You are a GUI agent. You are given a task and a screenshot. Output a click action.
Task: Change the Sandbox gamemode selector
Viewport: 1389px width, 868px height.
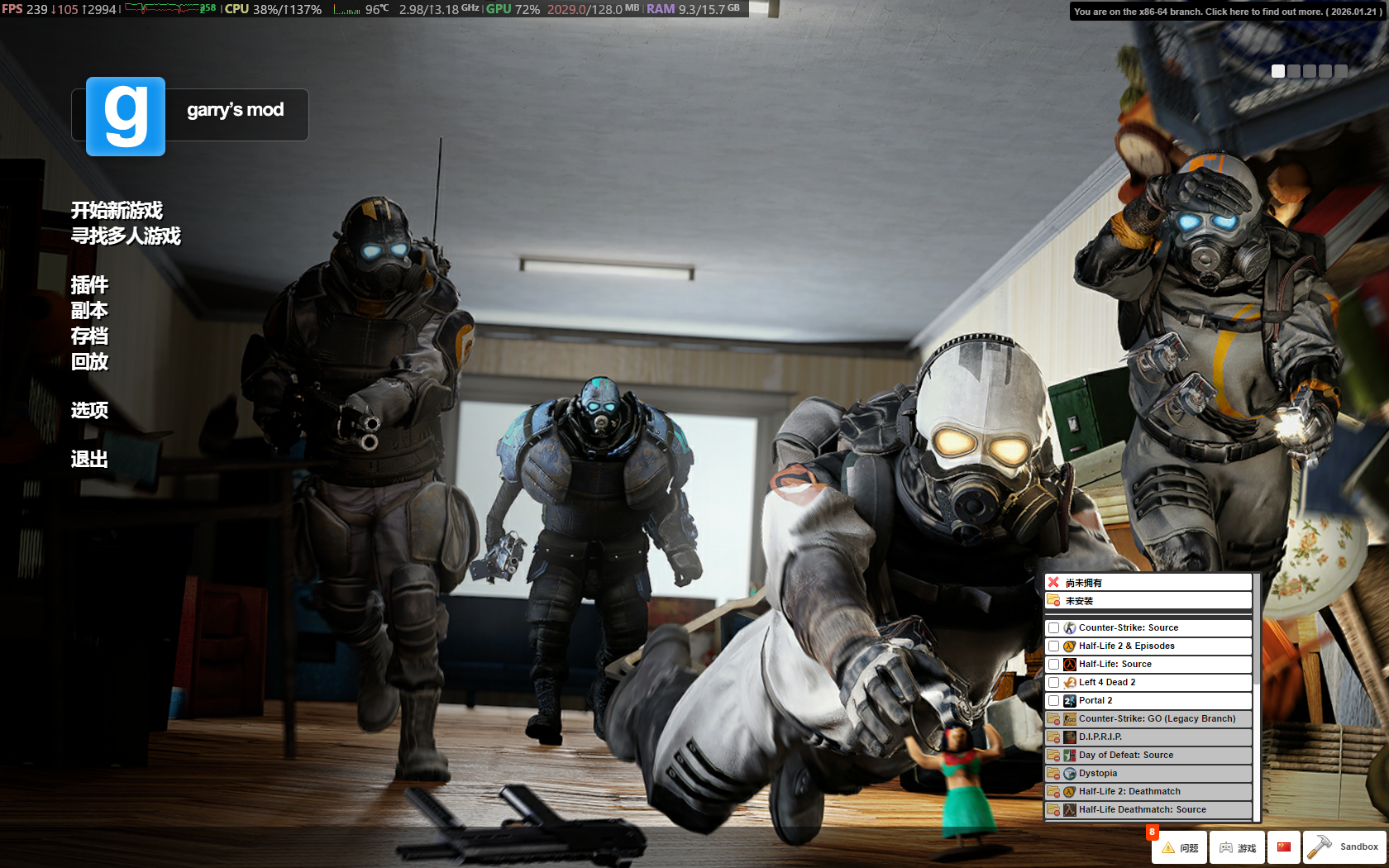(x=1344, y=847)
